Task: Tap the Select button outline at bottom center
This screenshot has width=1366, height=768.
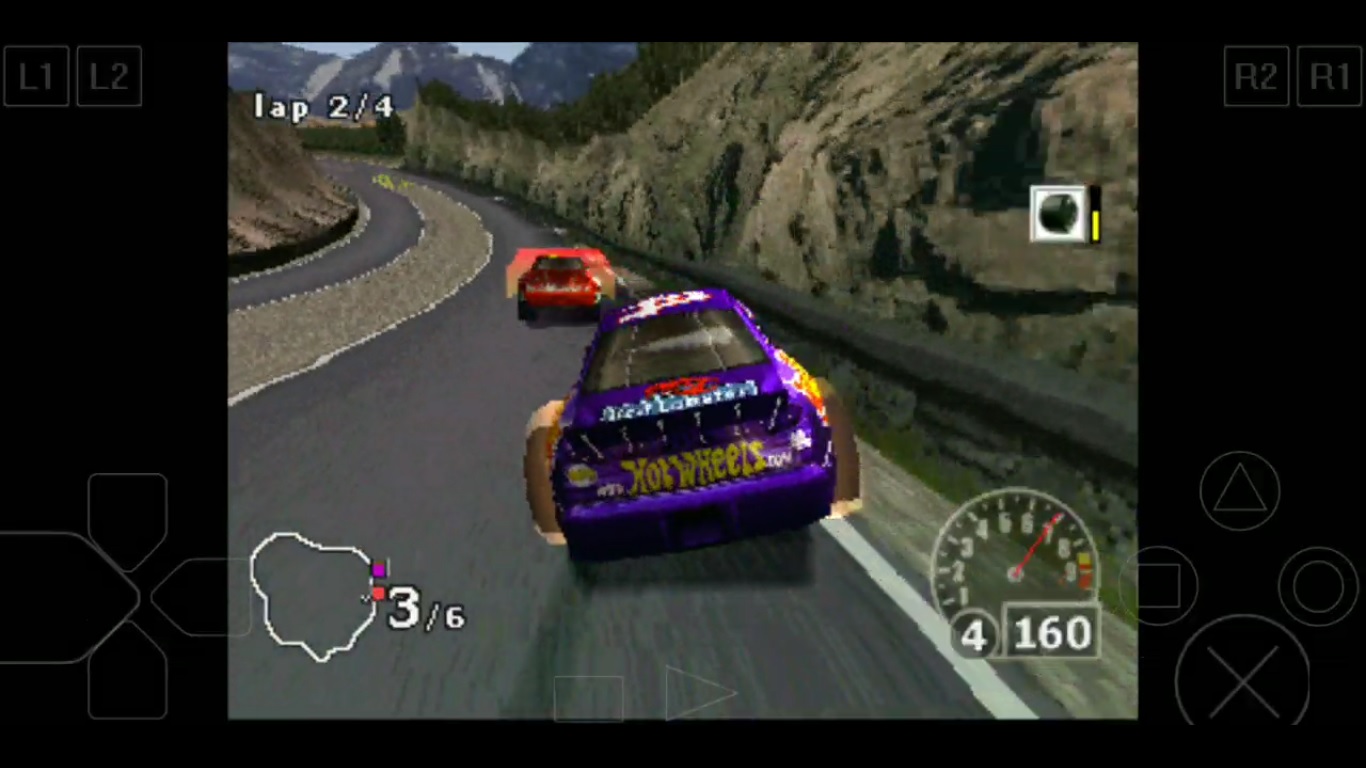Action: tap(587, 698)
